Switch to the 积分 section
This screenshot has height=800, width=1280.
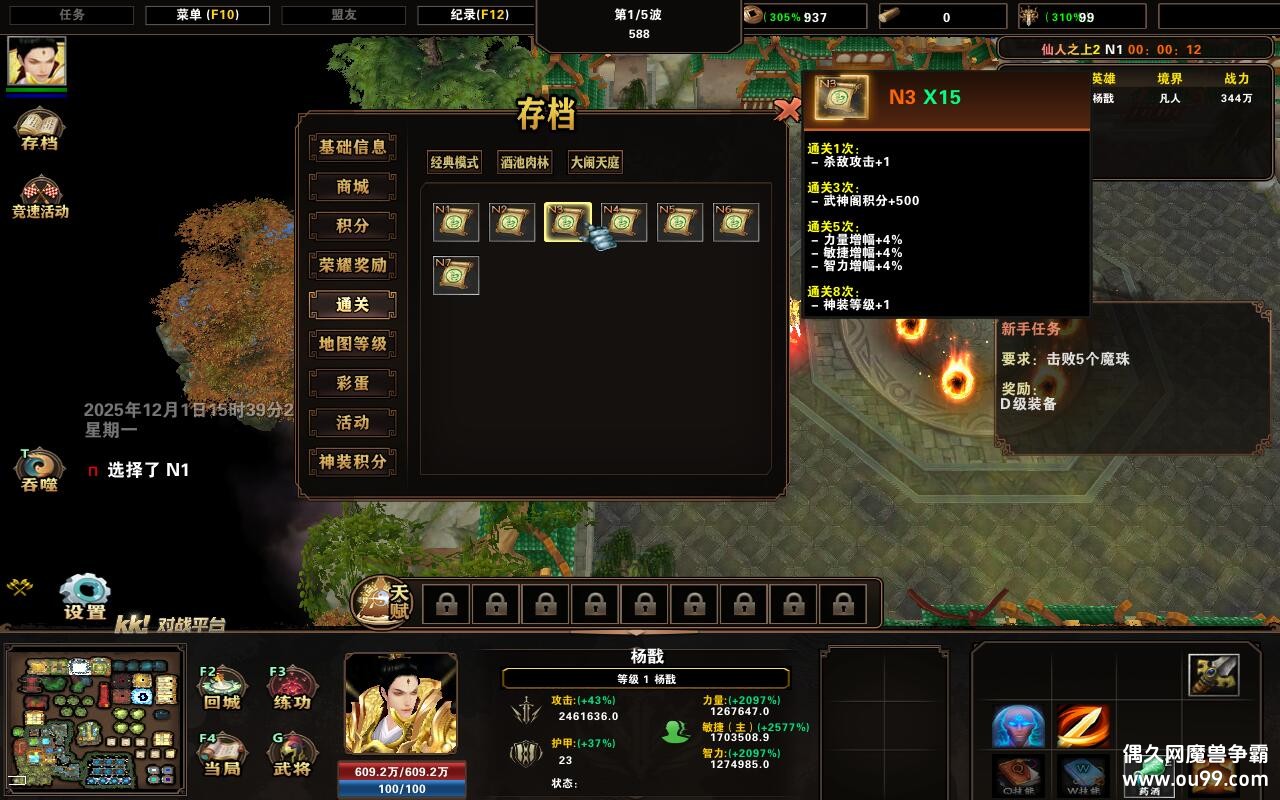352,226
